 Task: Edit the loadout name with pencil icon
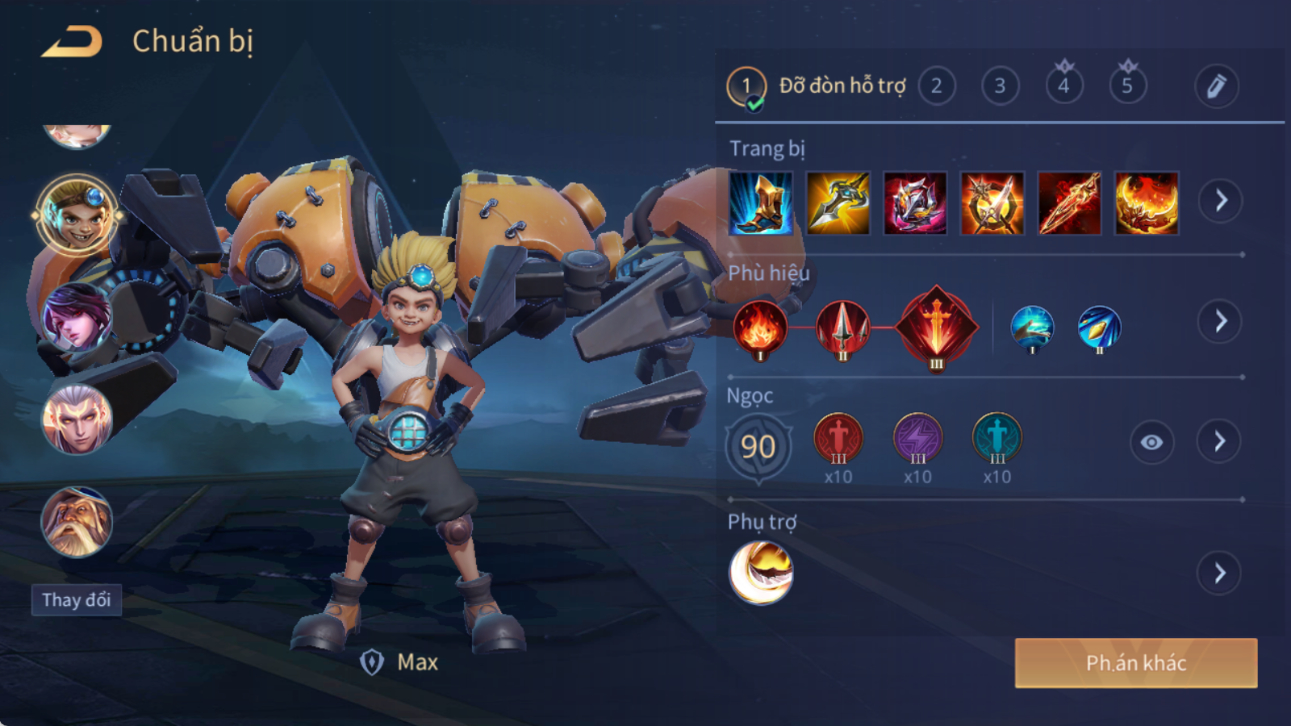(1216, 87)
